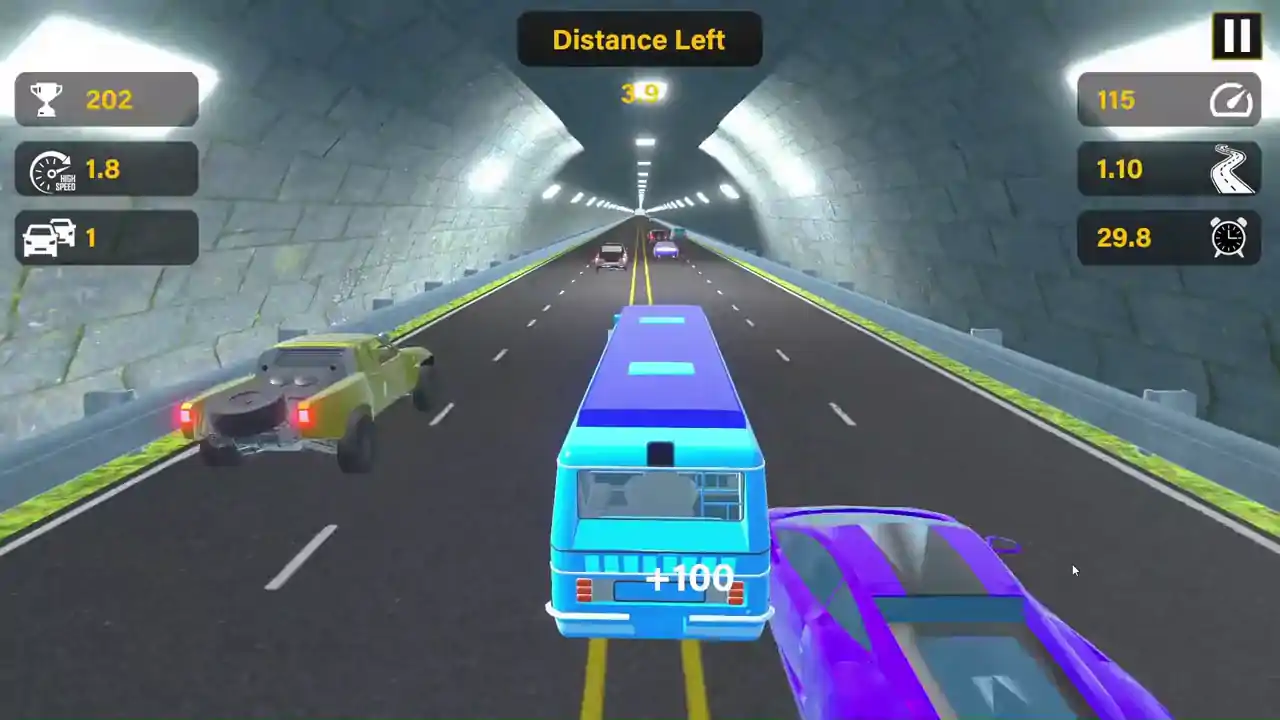Click the overtaken cars counter icon
This screenshot has height=720, width=1280.
(47, 238)
